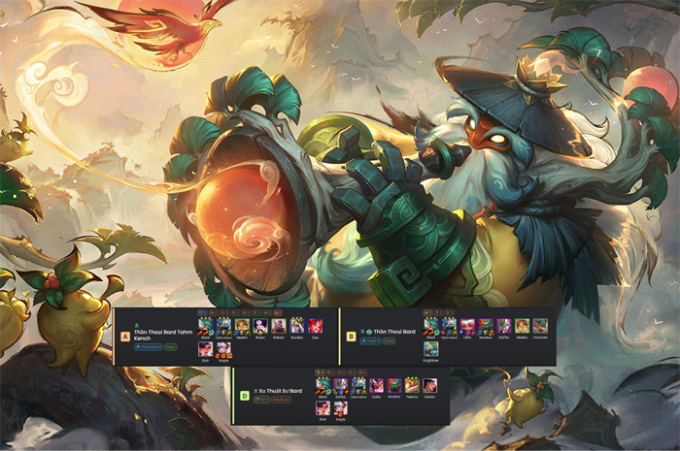Select the D tier badge
Viewport: 680px width, 451px height.
point(244,395)
